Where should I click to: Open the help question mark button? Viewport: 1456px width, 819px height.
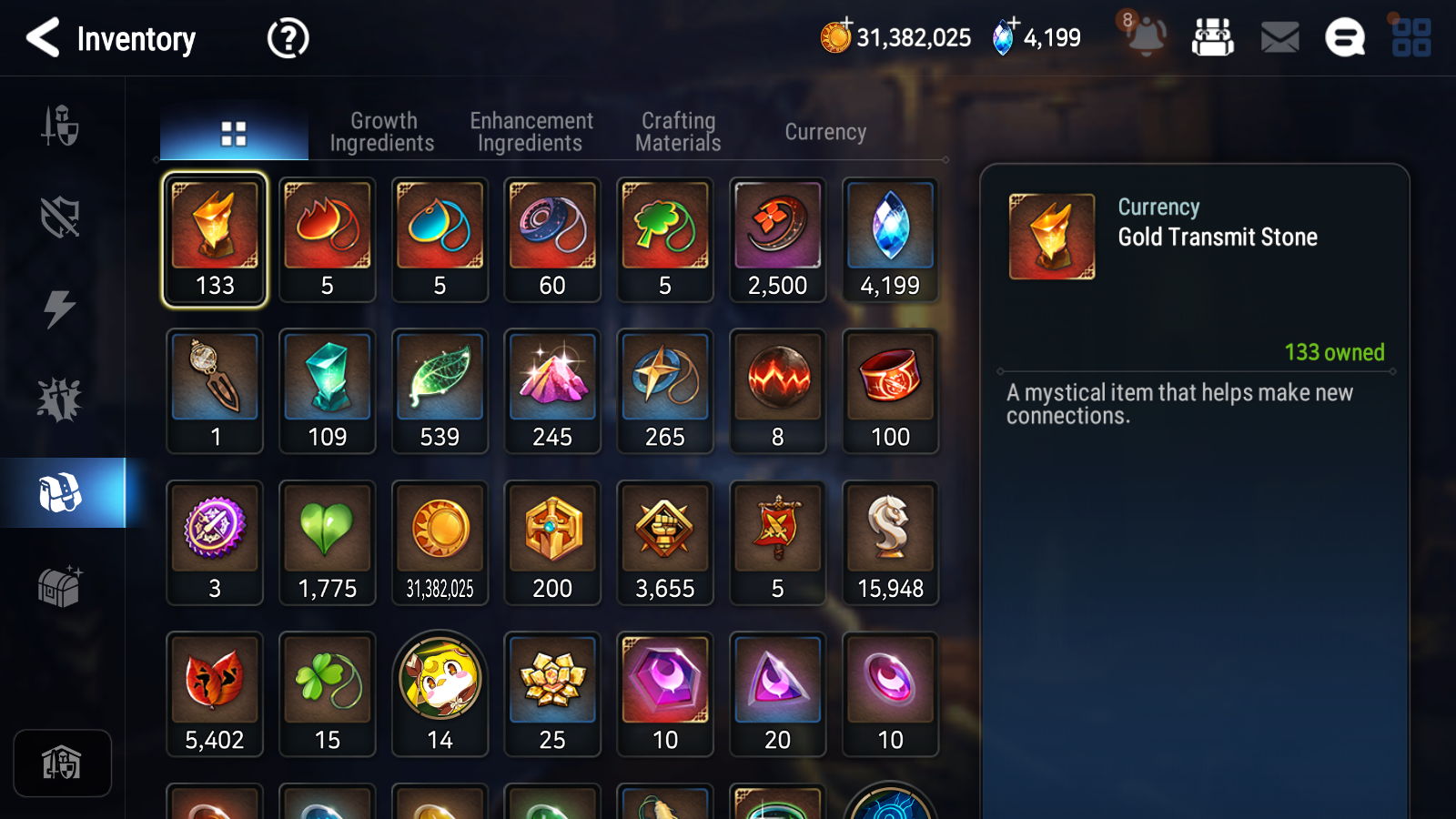[287, 38]
